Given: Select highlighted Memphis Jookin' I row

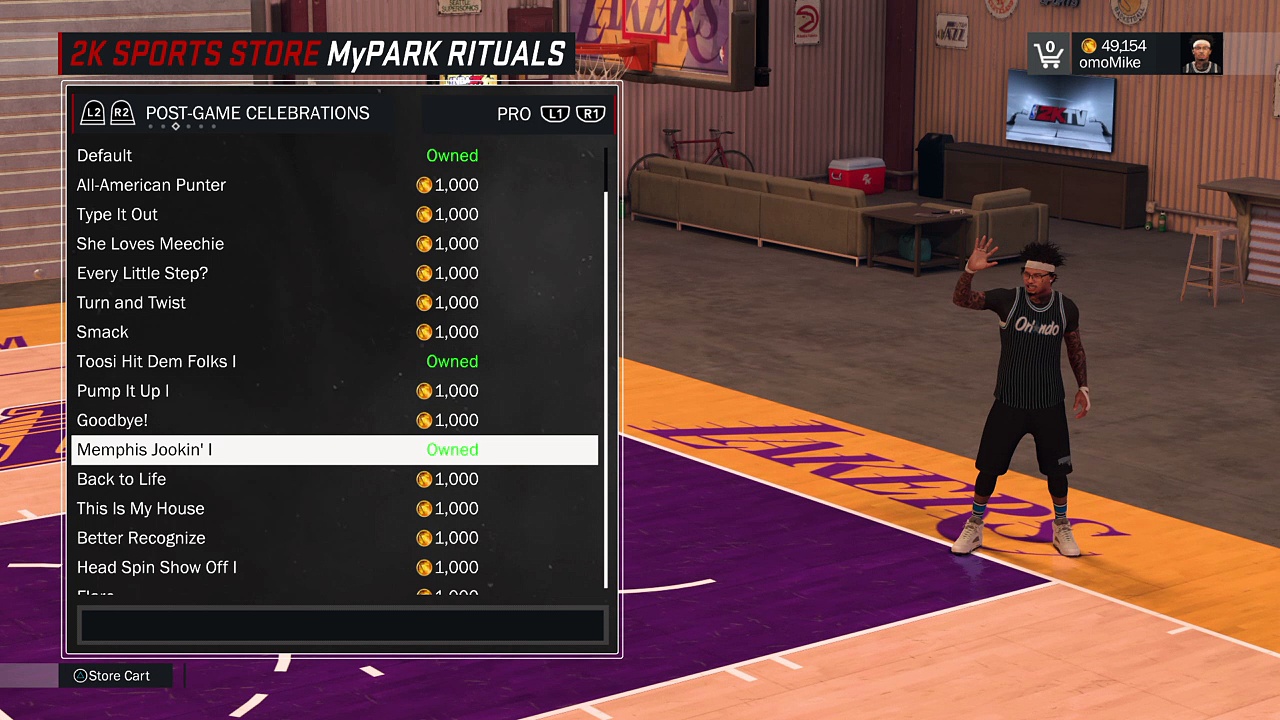Looking at the screenshot, I should tap(144, 450).
